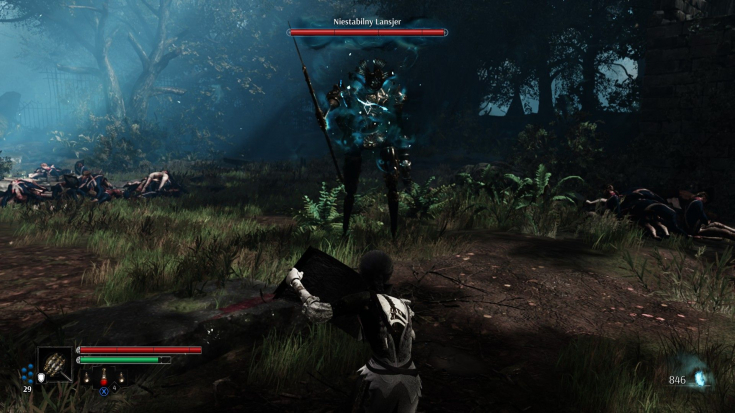Click the blue orb cluster icon

(27, 374)
